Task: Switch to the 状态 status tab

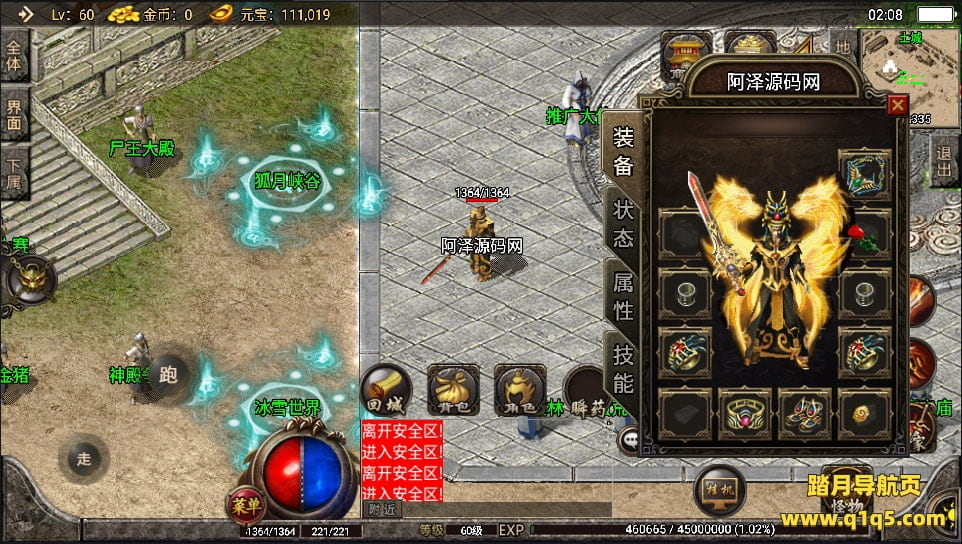Action: pyautogui.click(x=623, y=225)
